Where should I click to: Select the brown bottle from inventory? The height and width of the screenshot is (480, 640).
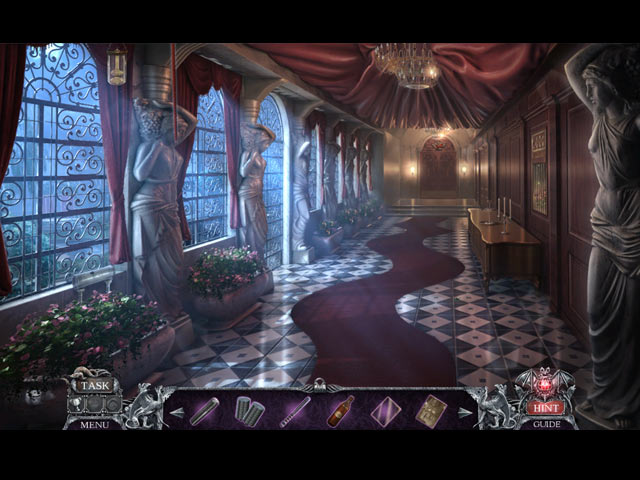click(x=340, y=410)
